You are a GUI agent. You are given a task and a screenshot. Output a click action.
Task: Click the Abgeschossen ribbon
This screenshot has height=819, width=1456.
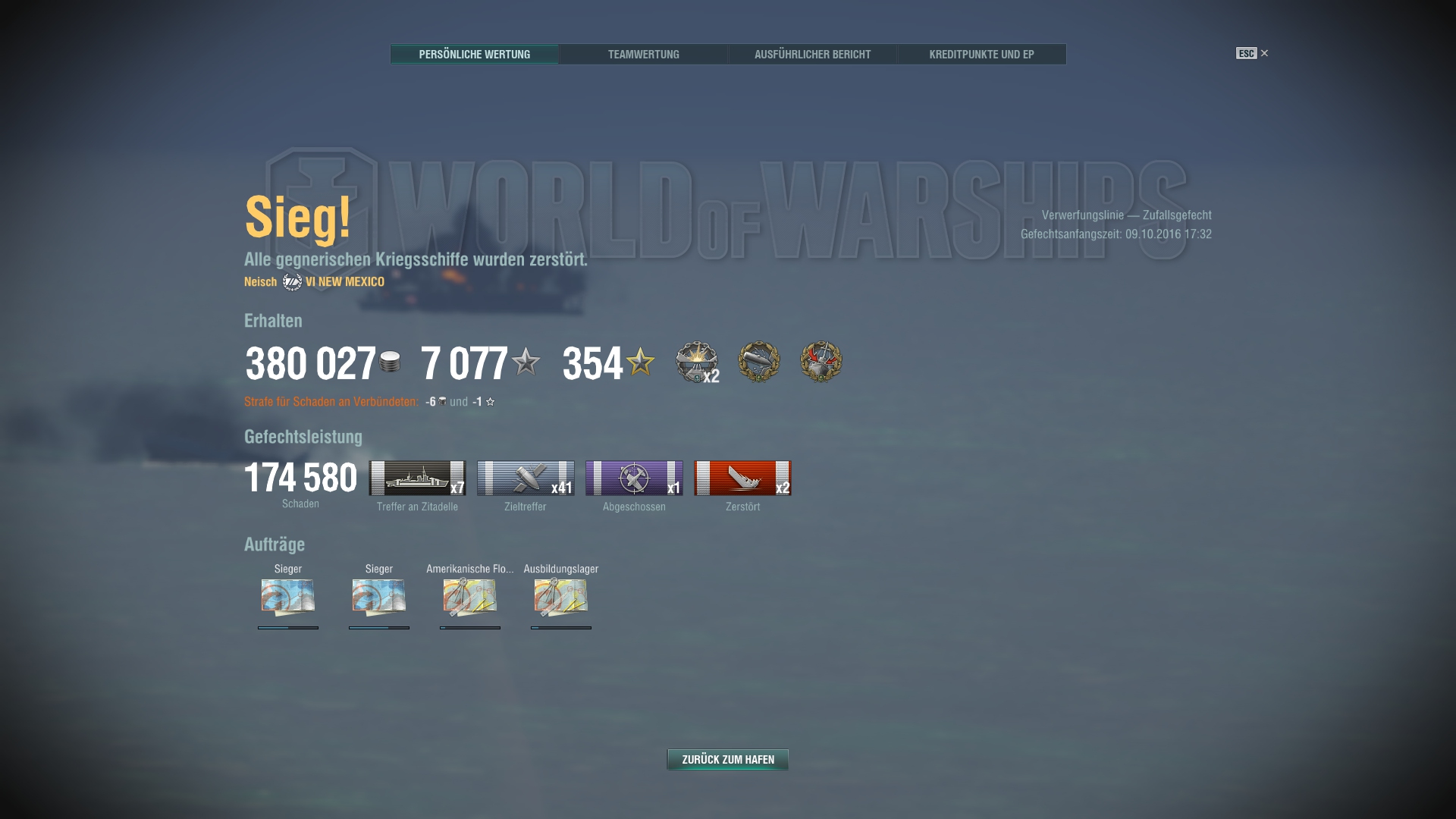(634, 479)
